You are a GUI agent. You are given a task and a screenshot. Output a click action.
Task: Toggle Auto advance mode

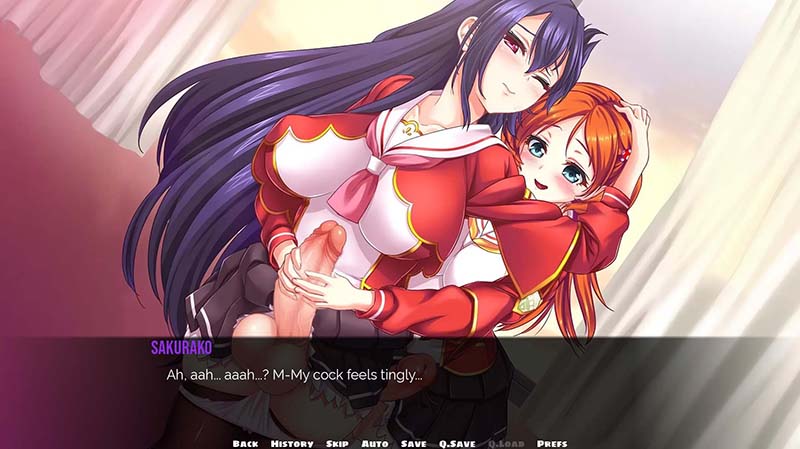coord(375,443)
